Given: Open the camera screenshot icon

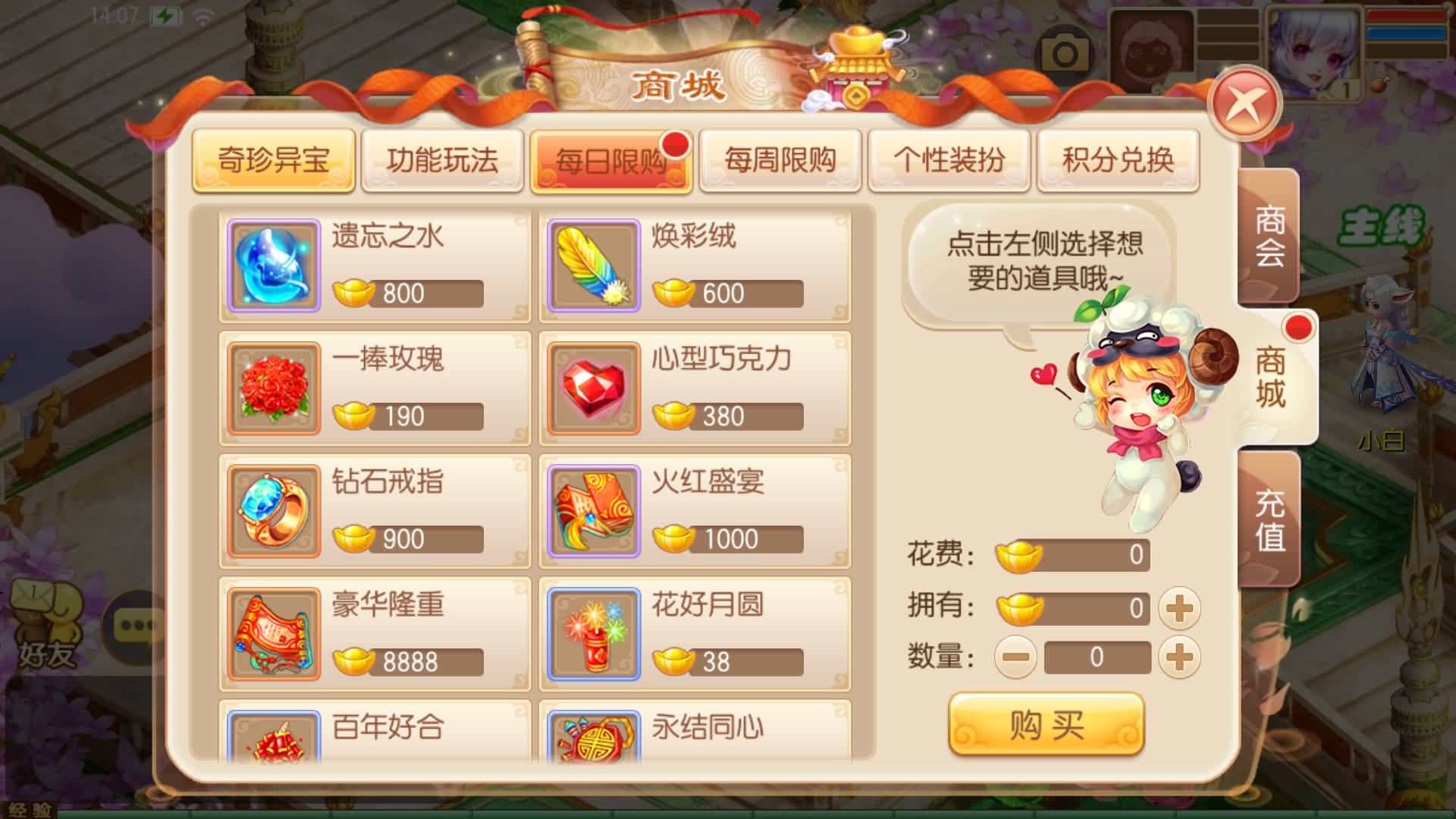Looking at the screenshot, I should click(1065, 49).
